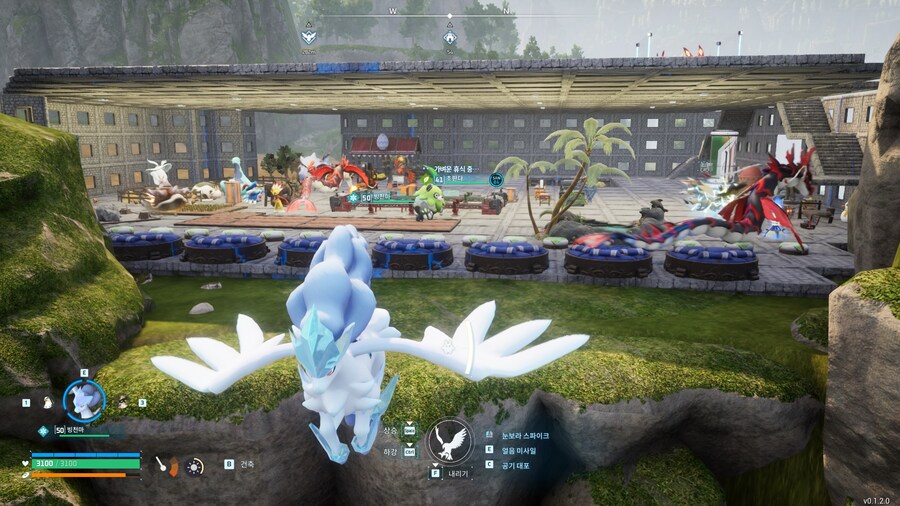This screenshot has width=900, height=506.
Task: Open build mode via 건축 label
Action: coord(247,464)
